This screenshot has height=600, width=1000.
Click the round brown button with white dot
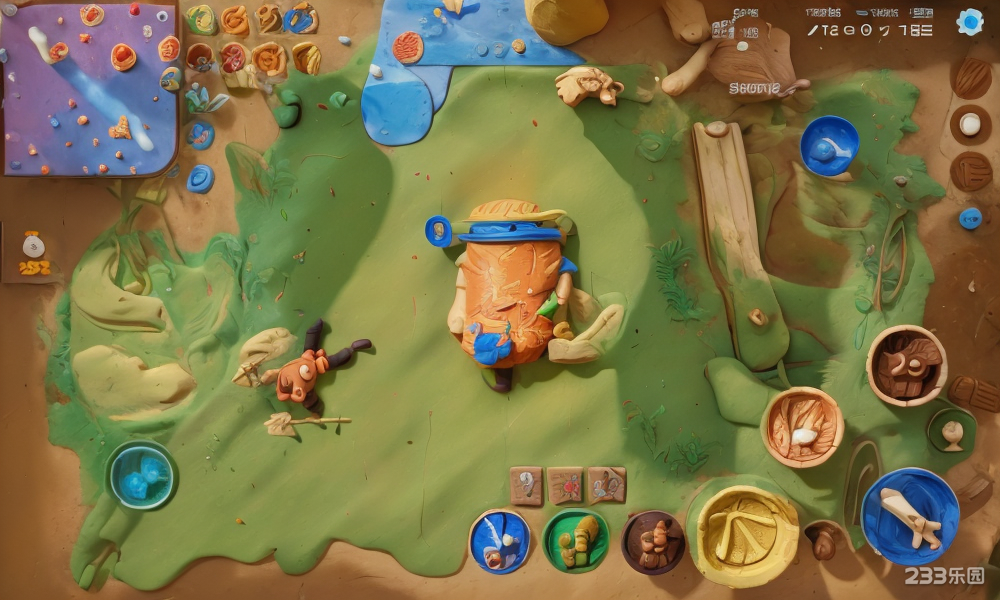click(970, 125)
